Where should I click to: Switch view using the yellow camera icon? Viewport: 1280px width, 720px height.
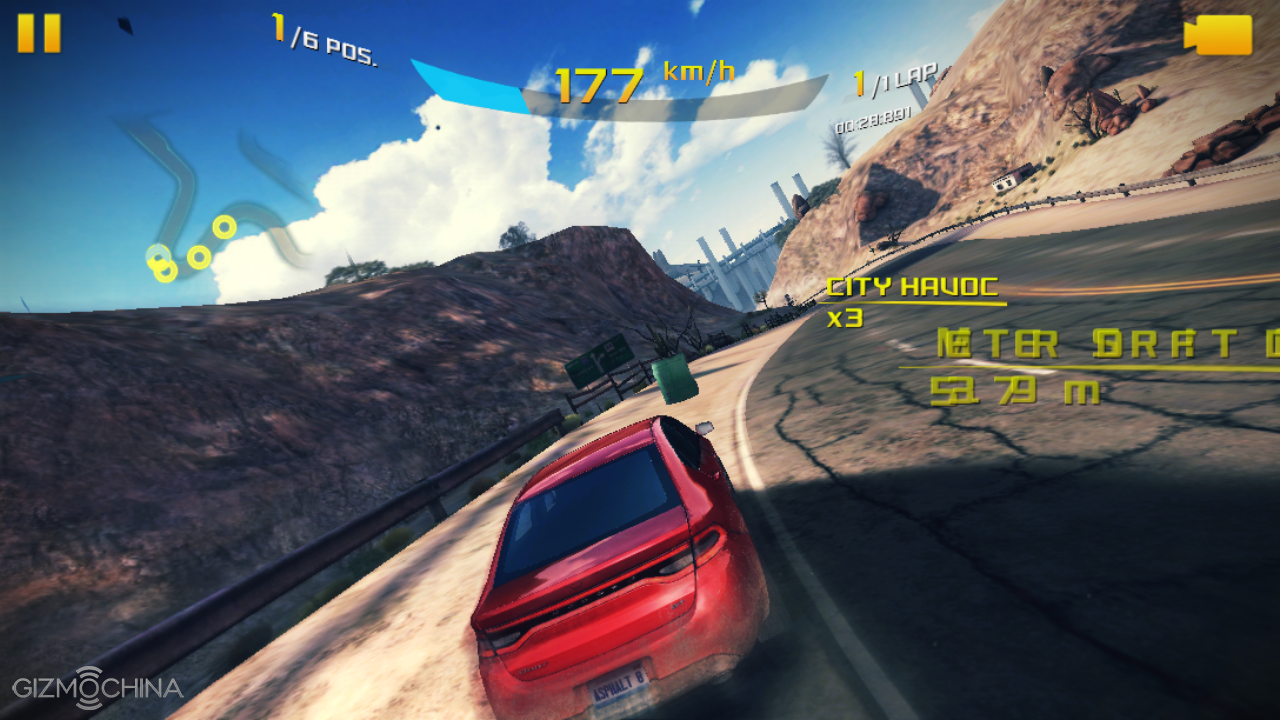click(1218, 35)
